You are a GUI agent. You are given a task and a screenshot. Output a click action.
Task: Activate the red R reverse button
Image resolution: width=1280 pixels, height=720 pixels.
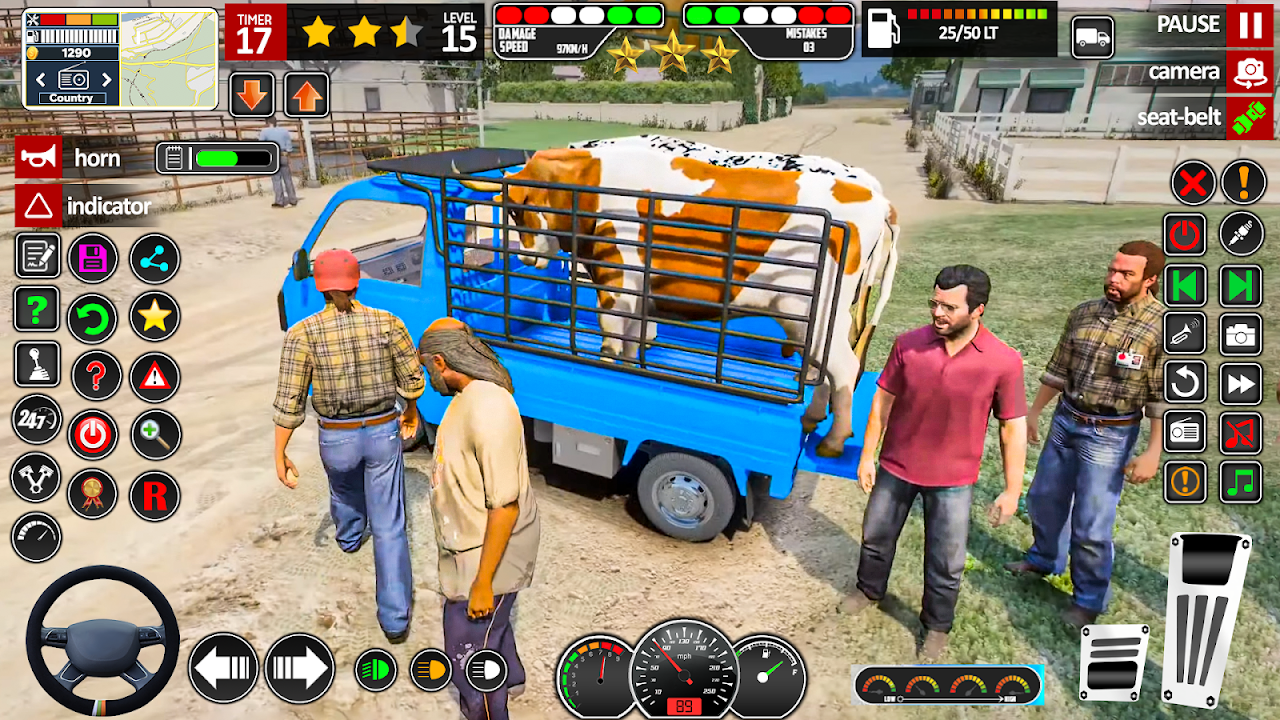point(154,495)
